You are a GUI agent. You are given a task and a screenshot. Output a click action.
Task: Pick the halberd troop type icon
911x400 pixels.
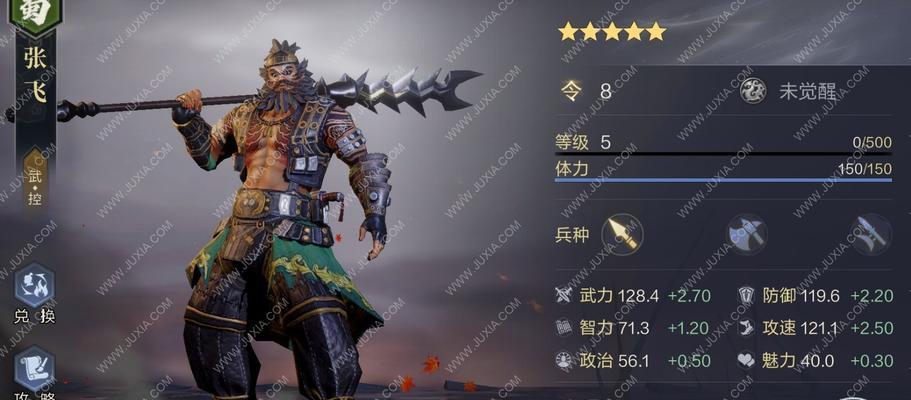tap(869, 234)
